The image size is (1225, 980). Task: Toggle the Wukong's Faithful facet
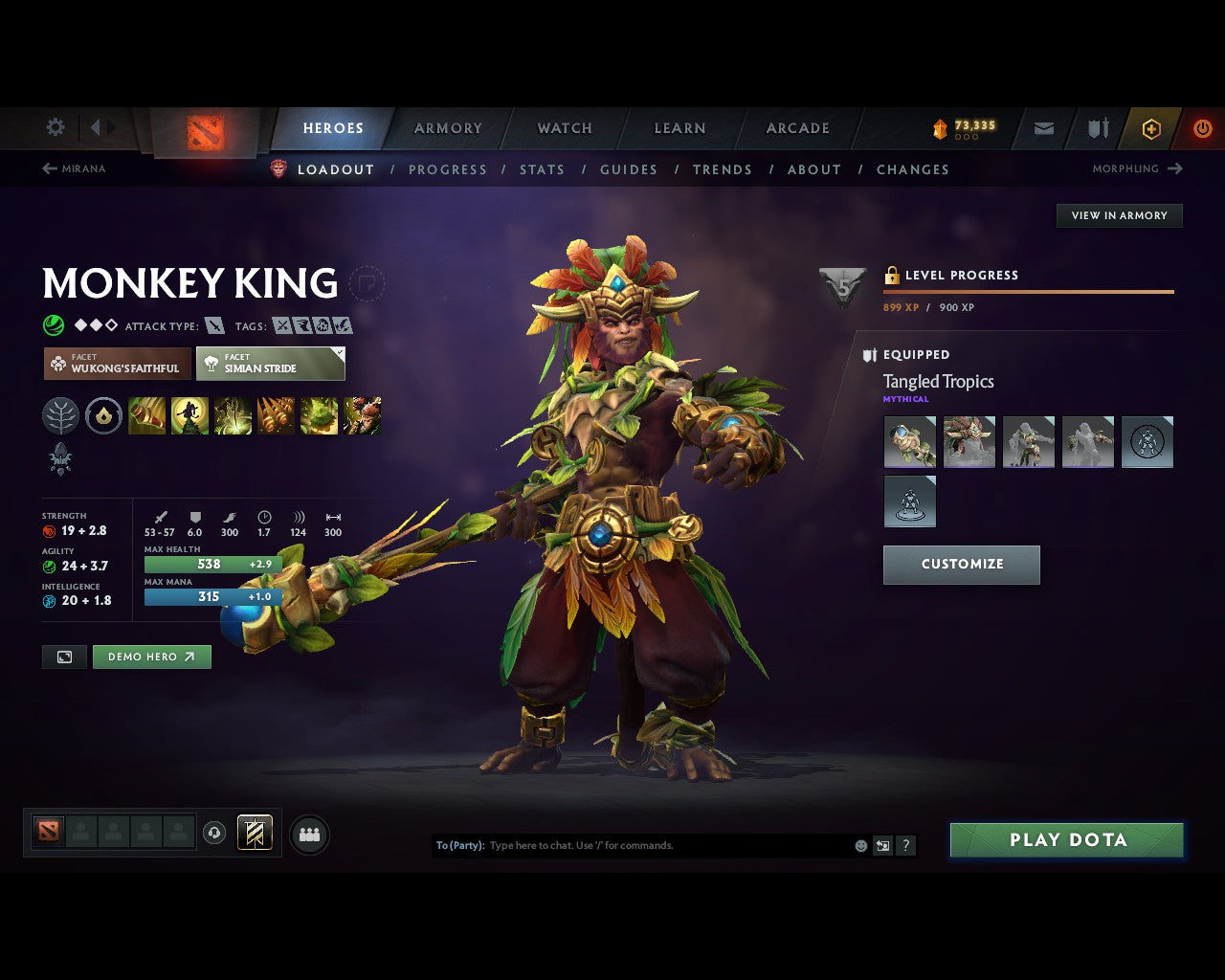point(116,364)
